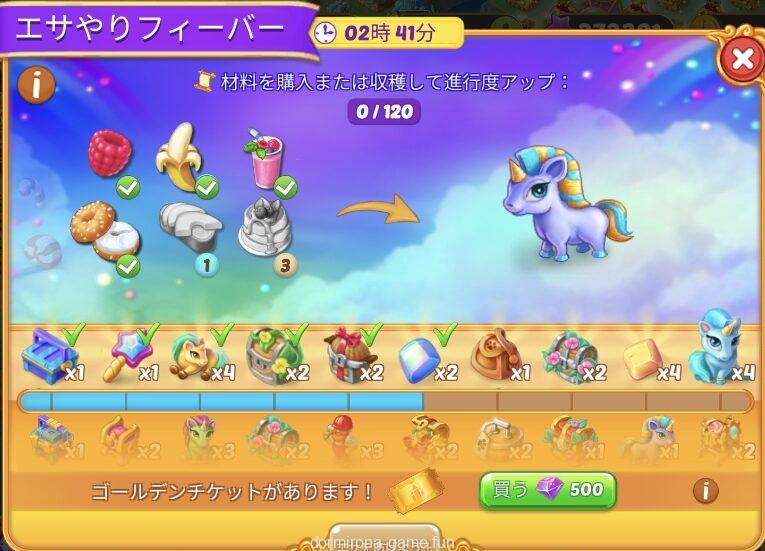Buy the golden ticket for 500 gems
The height and width of the screenshot is (551, 765).
pyautogui.click(x=547, y=490)
